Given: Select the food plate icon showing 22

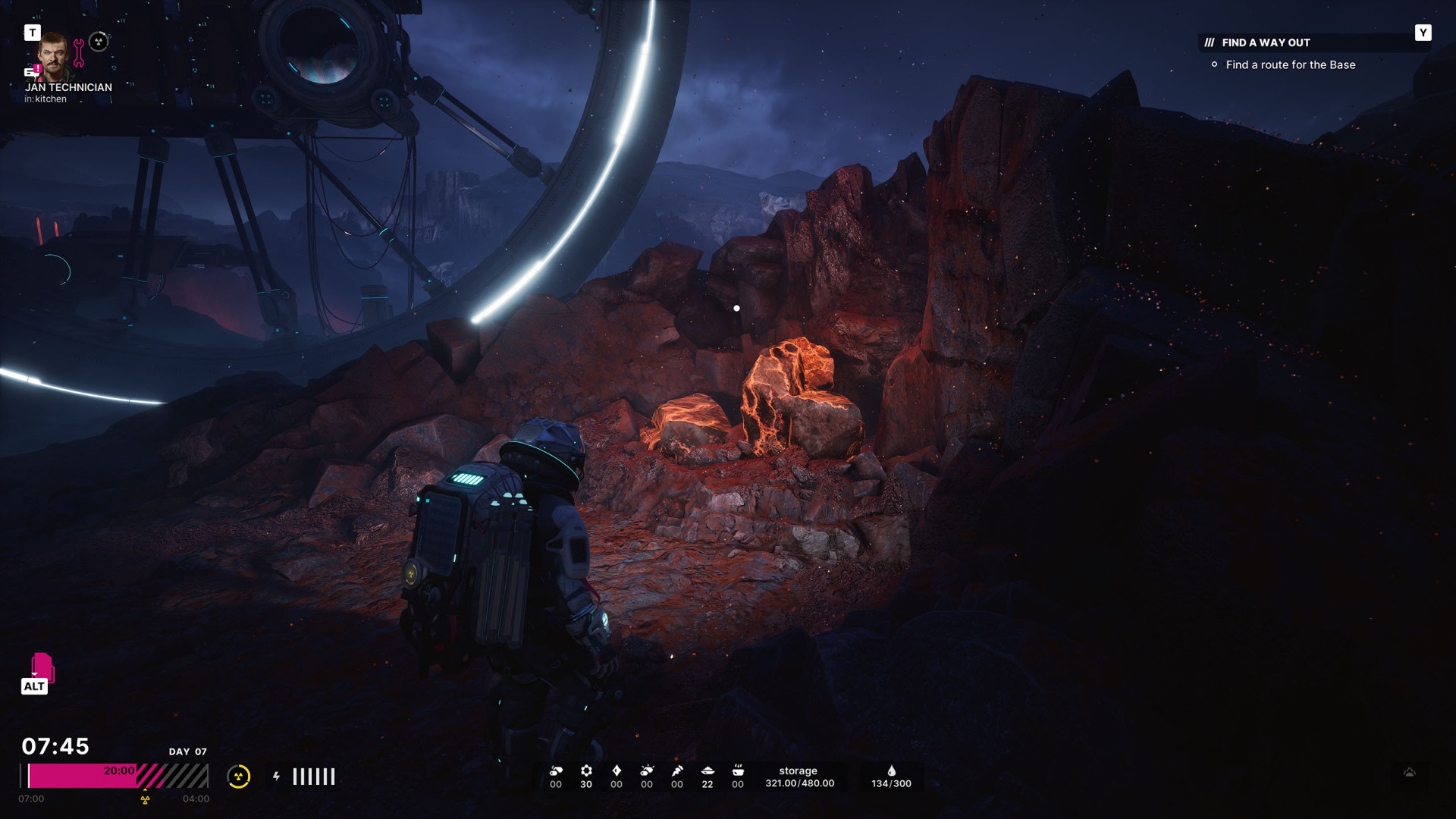Looking at the screenshot, I should click(708, 771).
